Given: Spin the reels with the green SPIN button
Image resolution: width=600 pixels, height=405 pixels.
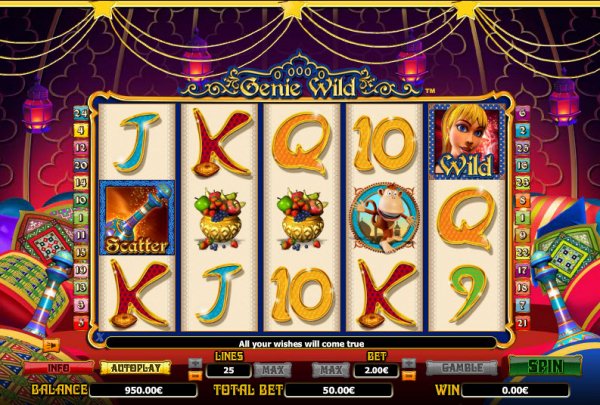Looking at the screenshot, I should click(x=539, y=367).
